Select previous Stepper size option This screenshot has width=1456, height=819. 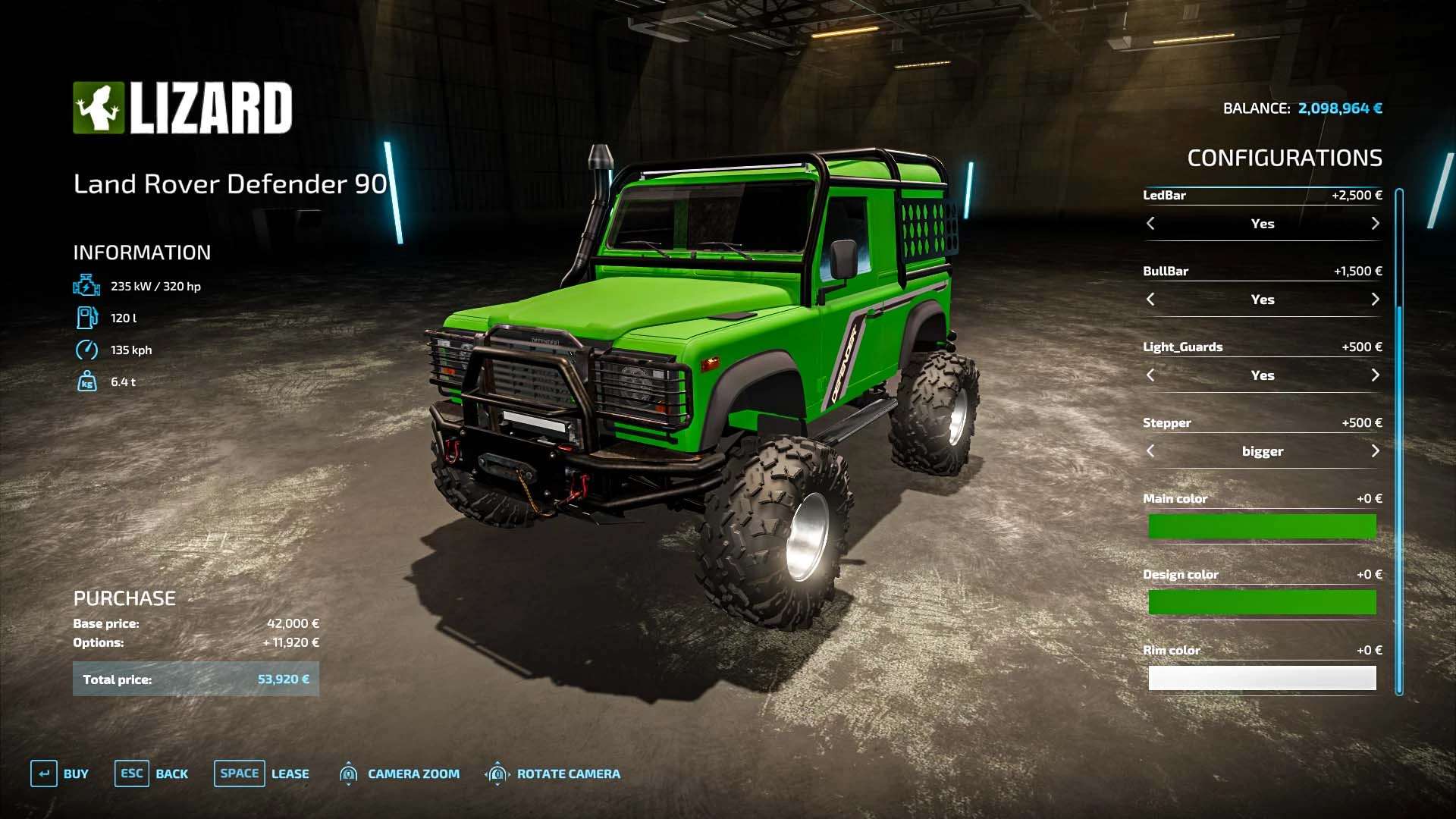coord(1150,451)
